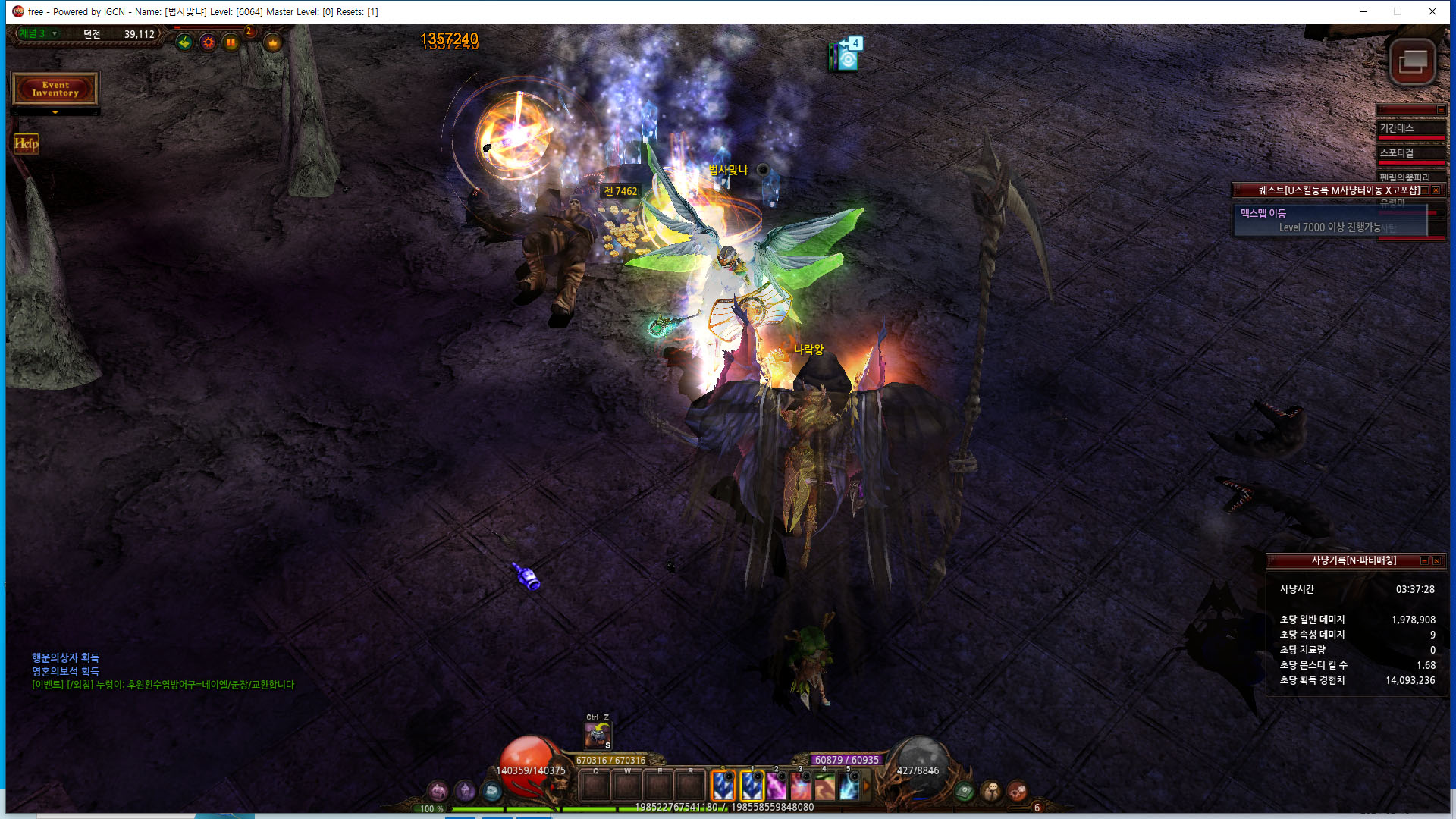Select the 스포티걸 party member row
The width and height of the screenshot is (1456, 819).
coord(1410,154)
